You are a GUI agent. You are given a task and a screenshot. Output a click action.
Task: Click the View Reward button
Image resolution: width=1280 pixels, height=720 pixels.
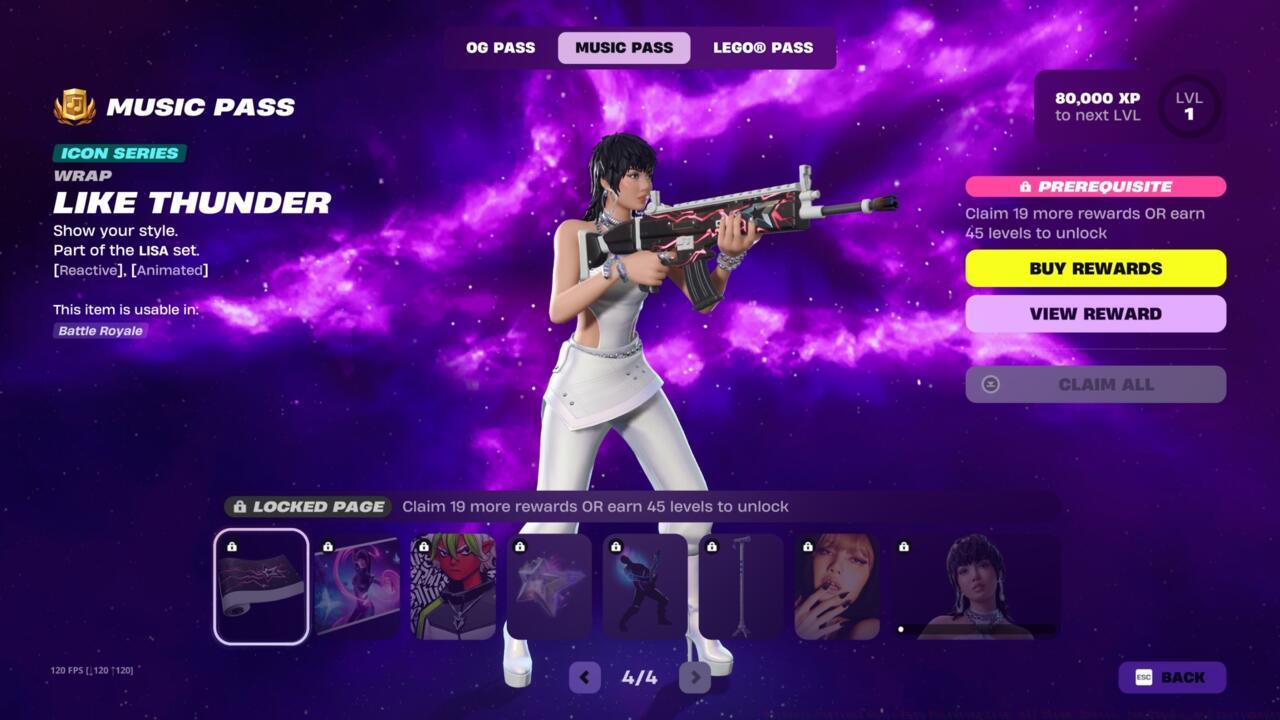pos(1095,313)
